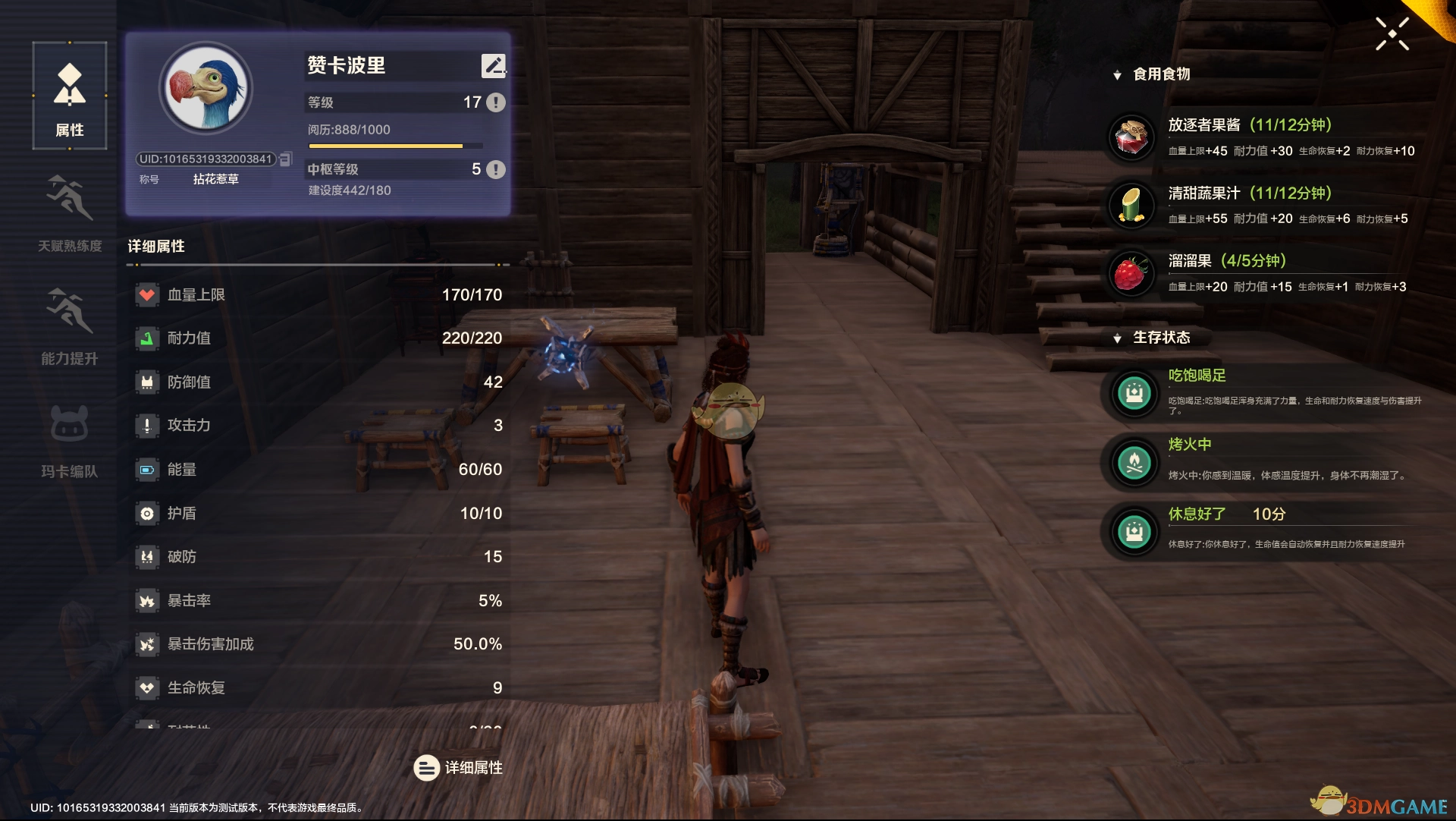Select the 血量上限 health stat row

[x=318, y=295]
